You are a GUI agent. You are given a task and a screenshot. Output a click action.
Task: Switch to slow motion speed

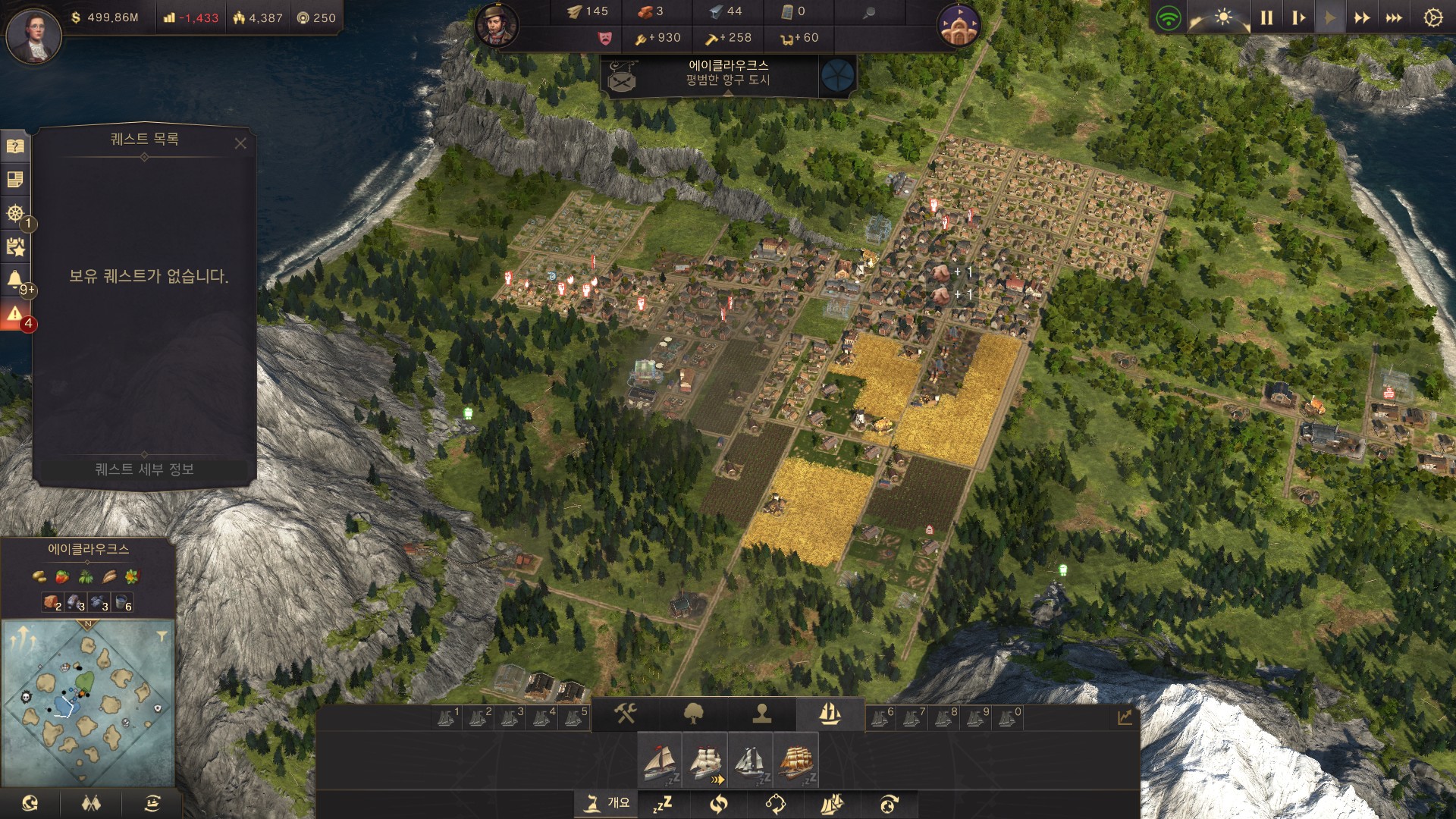(1298, 17)
